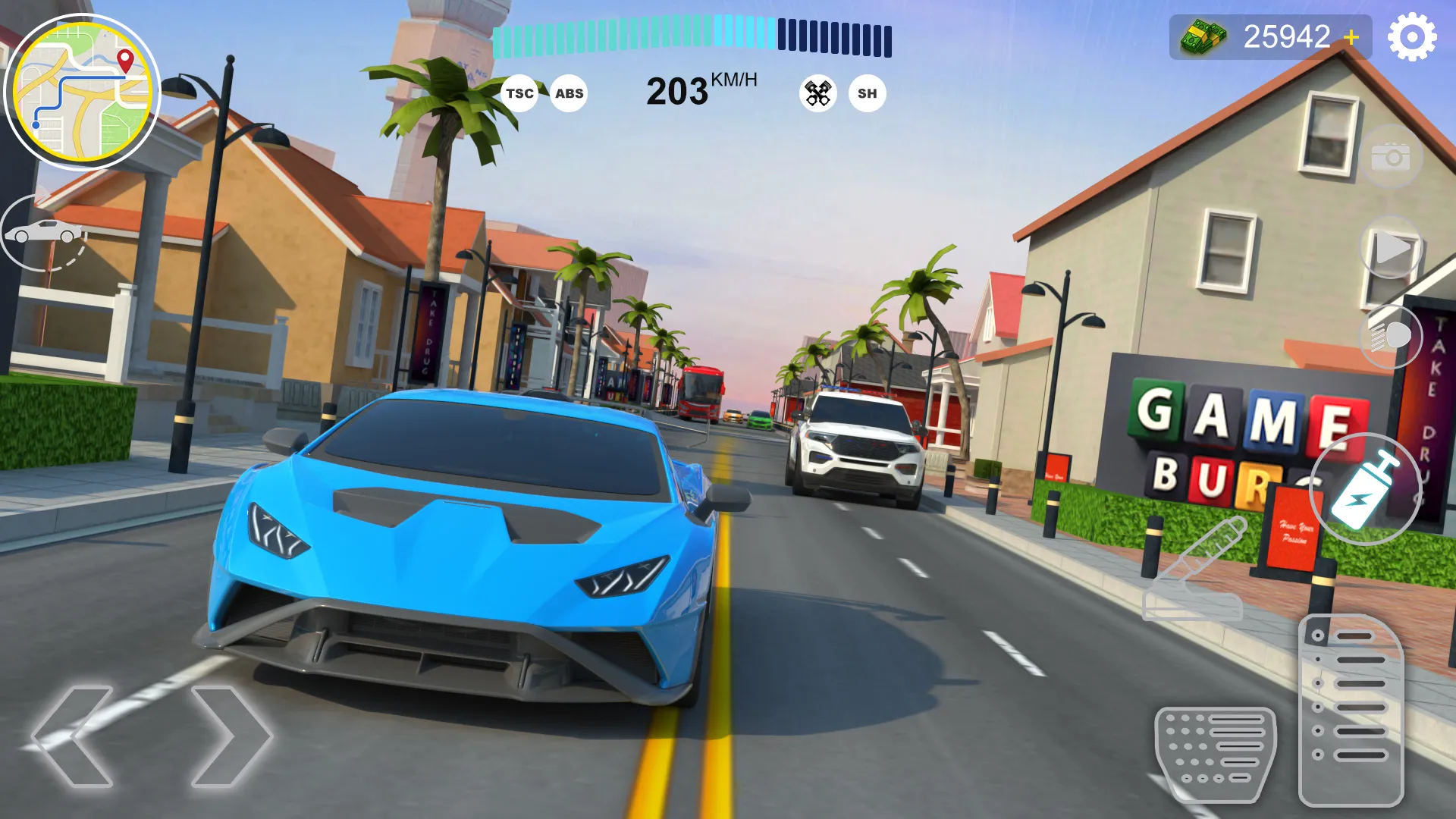Image resolution: width=1456 pixels, height=819 pixels.
Task: Toggle the TSC traction control
Action: point(519,93)
